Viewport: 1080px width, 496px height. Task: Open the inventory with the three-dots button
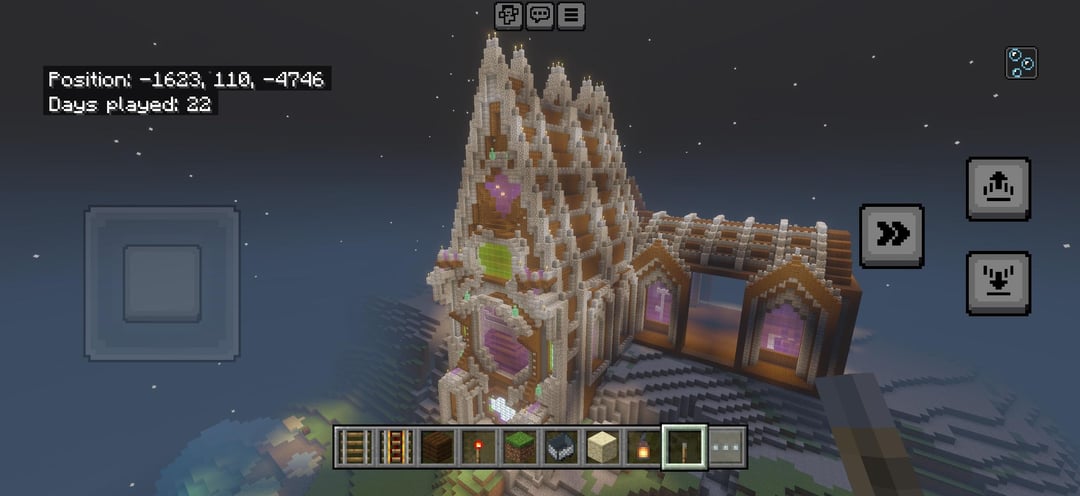point(727,447)
